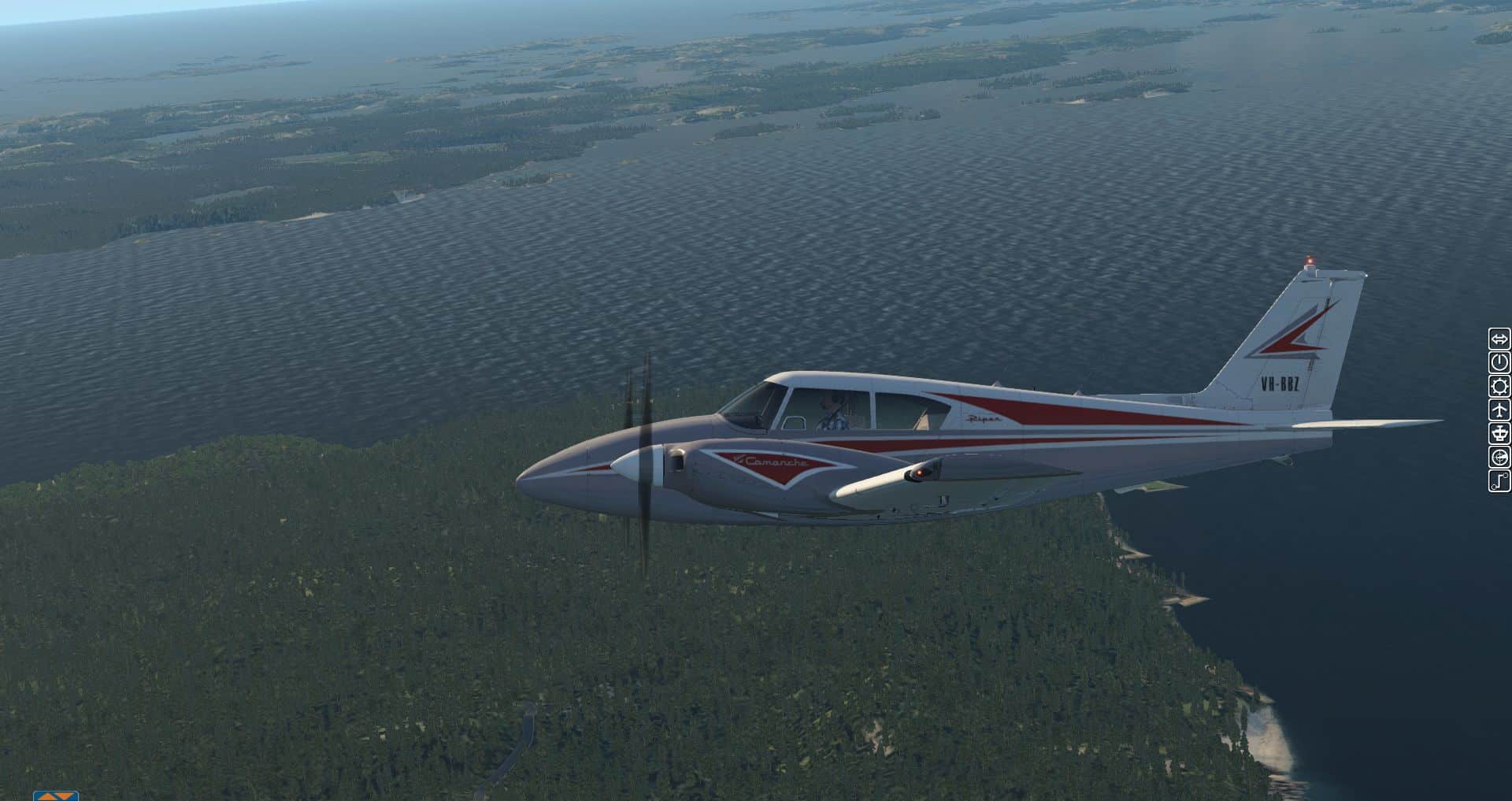Click the compass instrument icon
1512x801 pixels.
[x=1499, y=457]
